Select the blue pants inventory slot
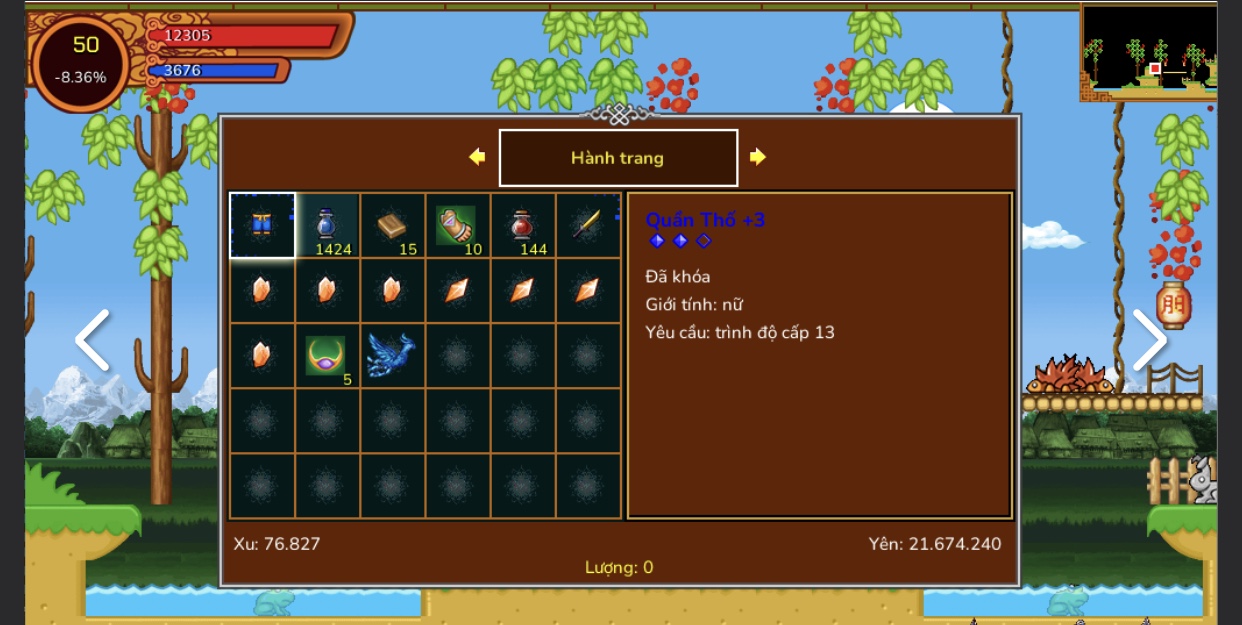This screenshot has height=625, width=1242. click(x=262, y=225)
